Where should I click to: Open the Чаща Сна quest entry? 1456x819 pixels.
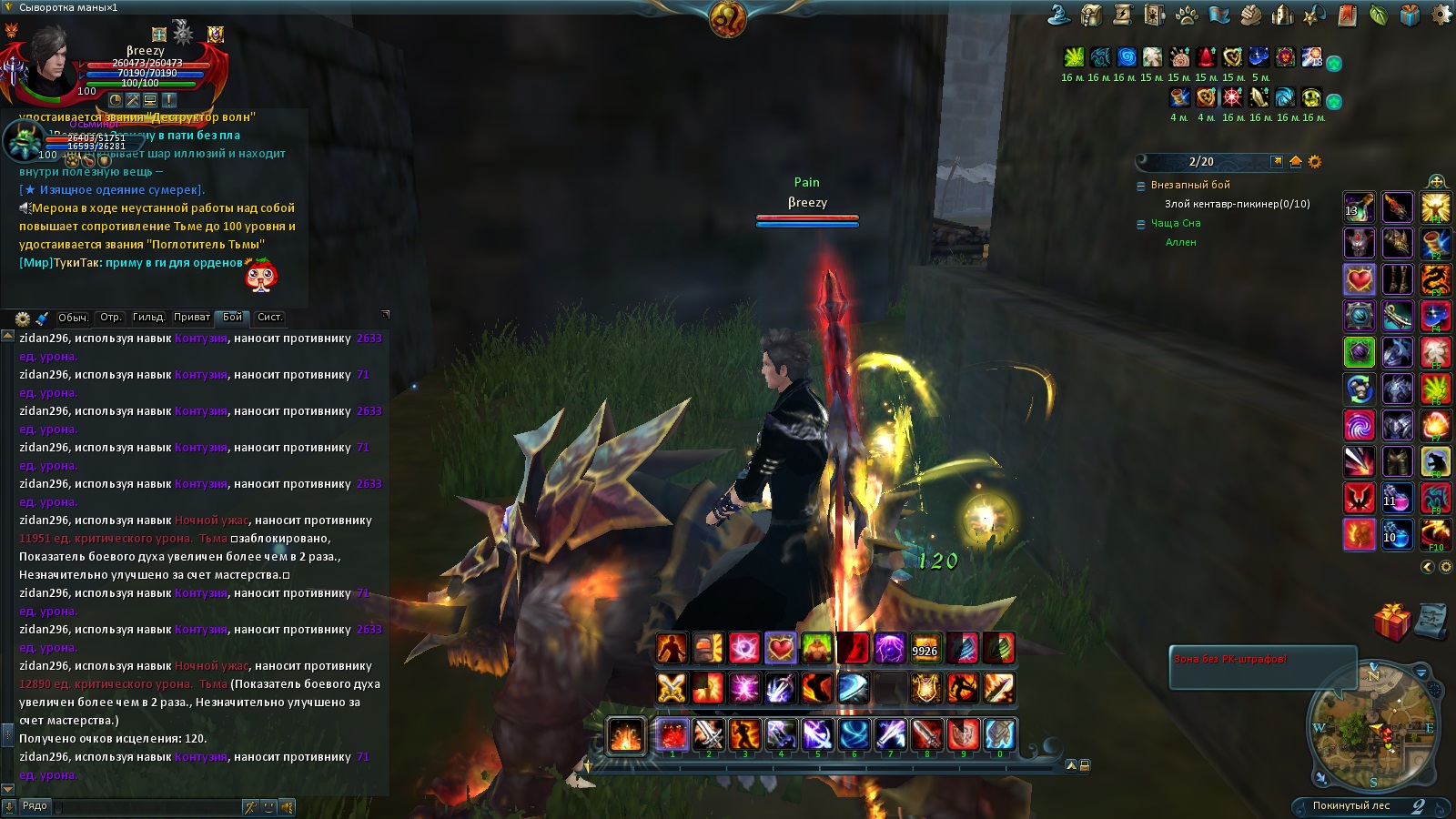click(1176, 223)
